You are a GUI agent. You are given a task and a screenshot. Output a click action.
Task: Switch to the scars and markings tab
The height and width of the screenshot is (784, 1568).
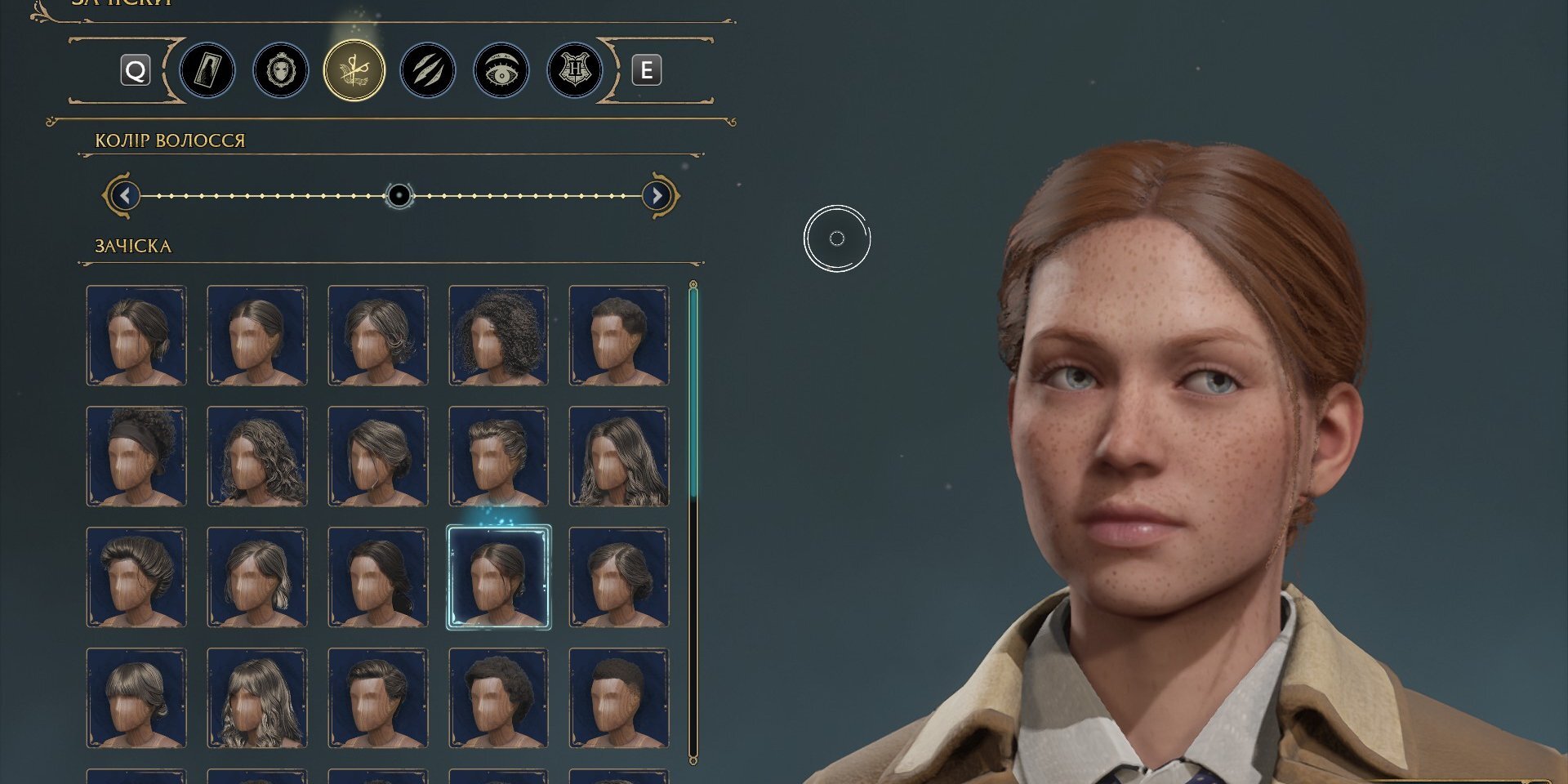pos(427,71)
